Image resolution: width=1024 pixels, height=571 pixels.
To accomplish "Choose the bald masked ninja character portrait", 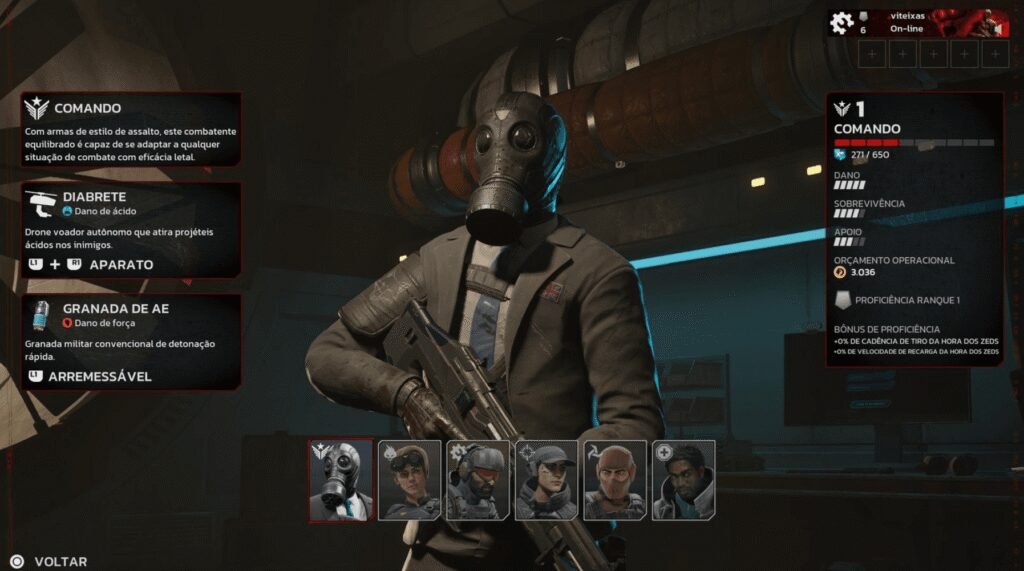I will tap(615, 480).
